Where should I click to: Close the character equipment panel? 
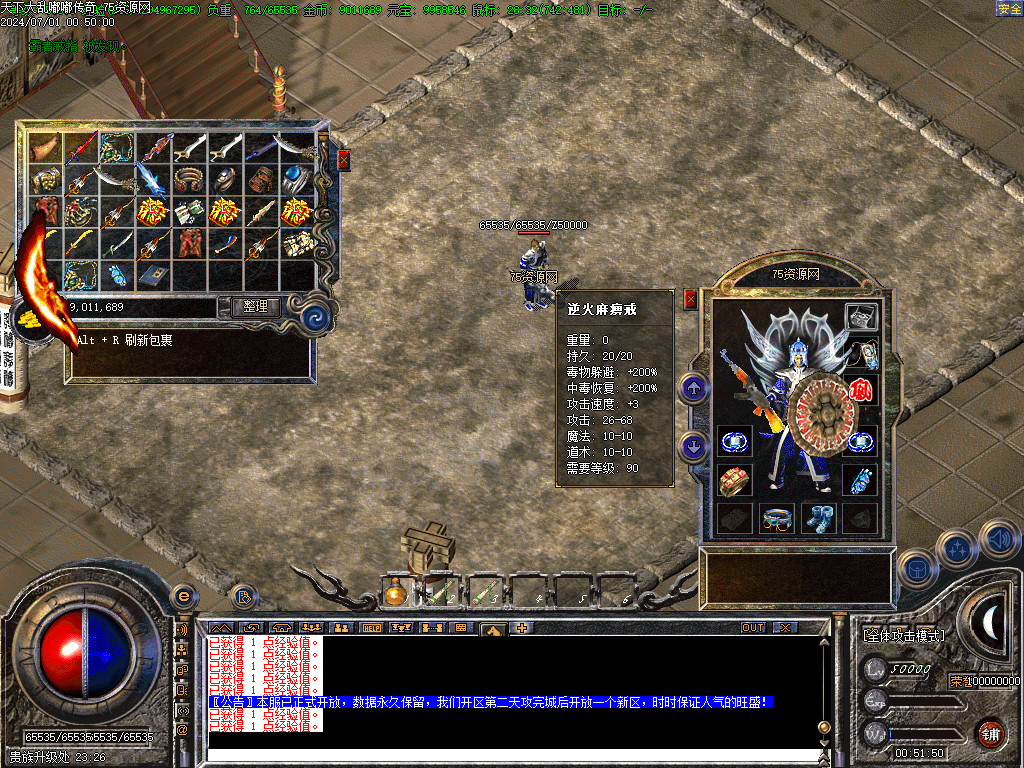pyautogui.click(x=690, y=299)
